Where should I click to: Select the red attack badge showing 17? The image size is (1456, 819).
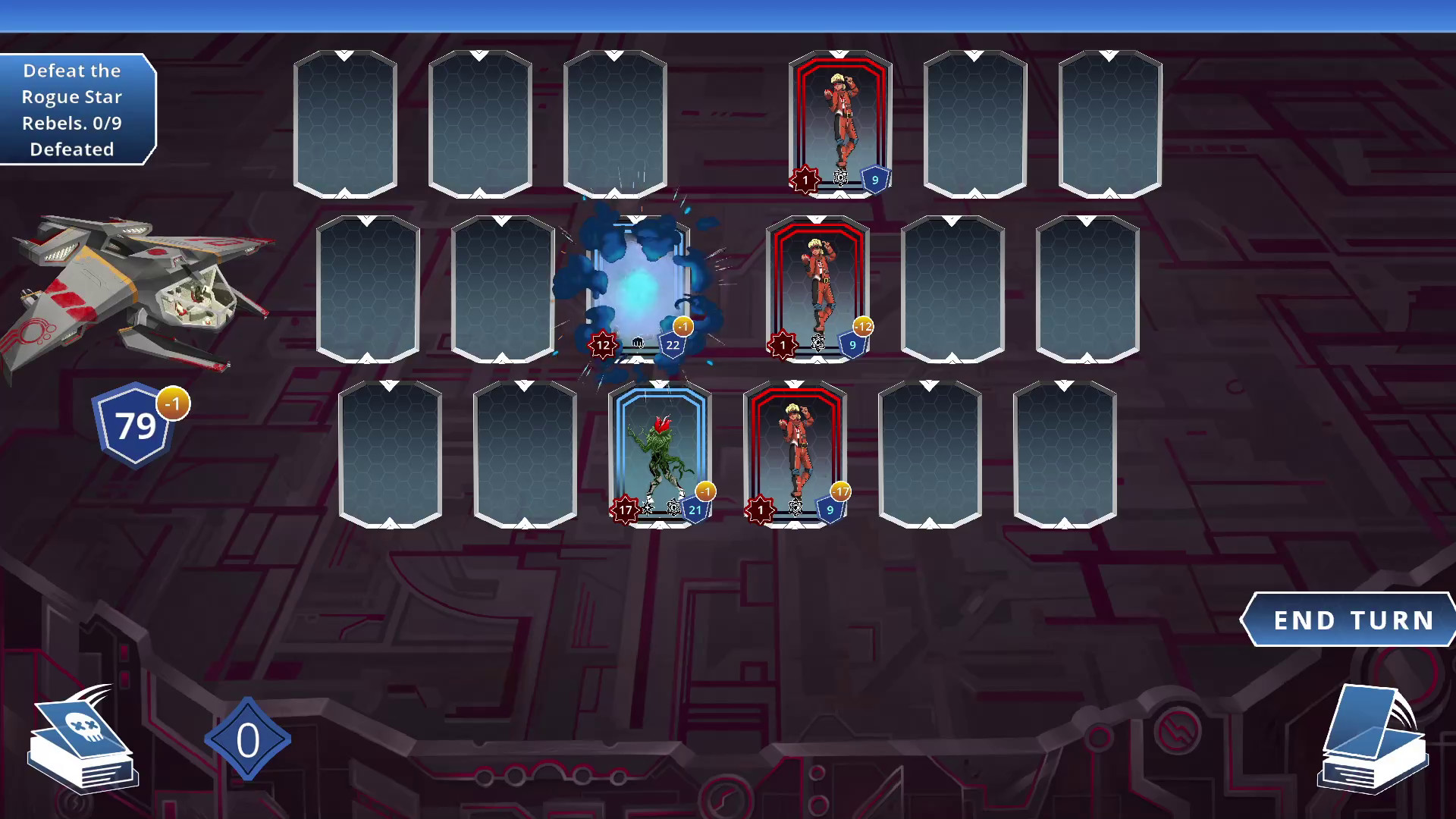(x=623, y=510)
